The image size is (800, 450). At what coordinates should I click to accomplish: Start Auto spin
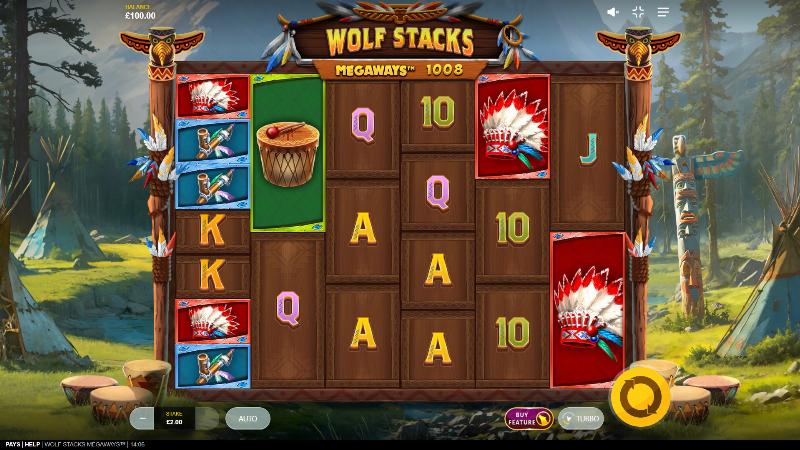pyautogui.click(x=247, y=418)
